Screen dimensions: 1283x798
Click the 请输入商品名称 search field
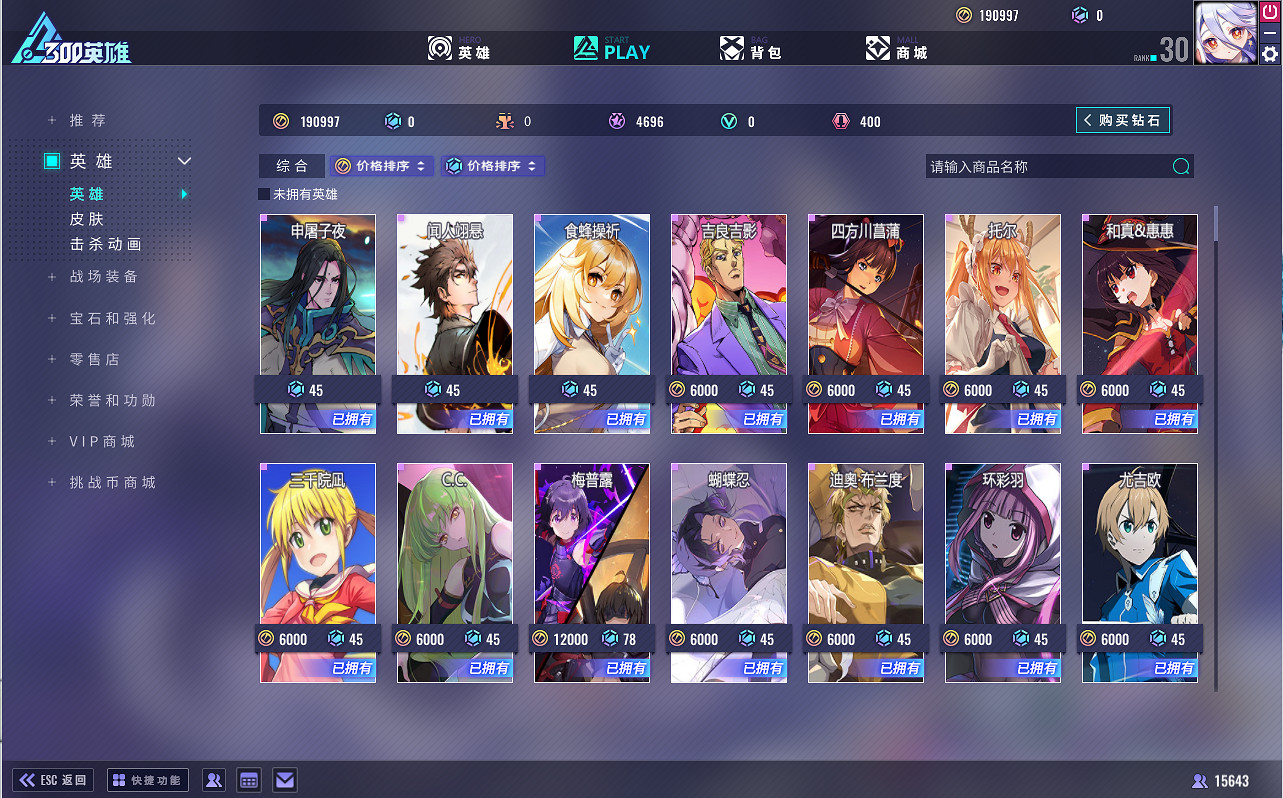(x=1040, y=165)
